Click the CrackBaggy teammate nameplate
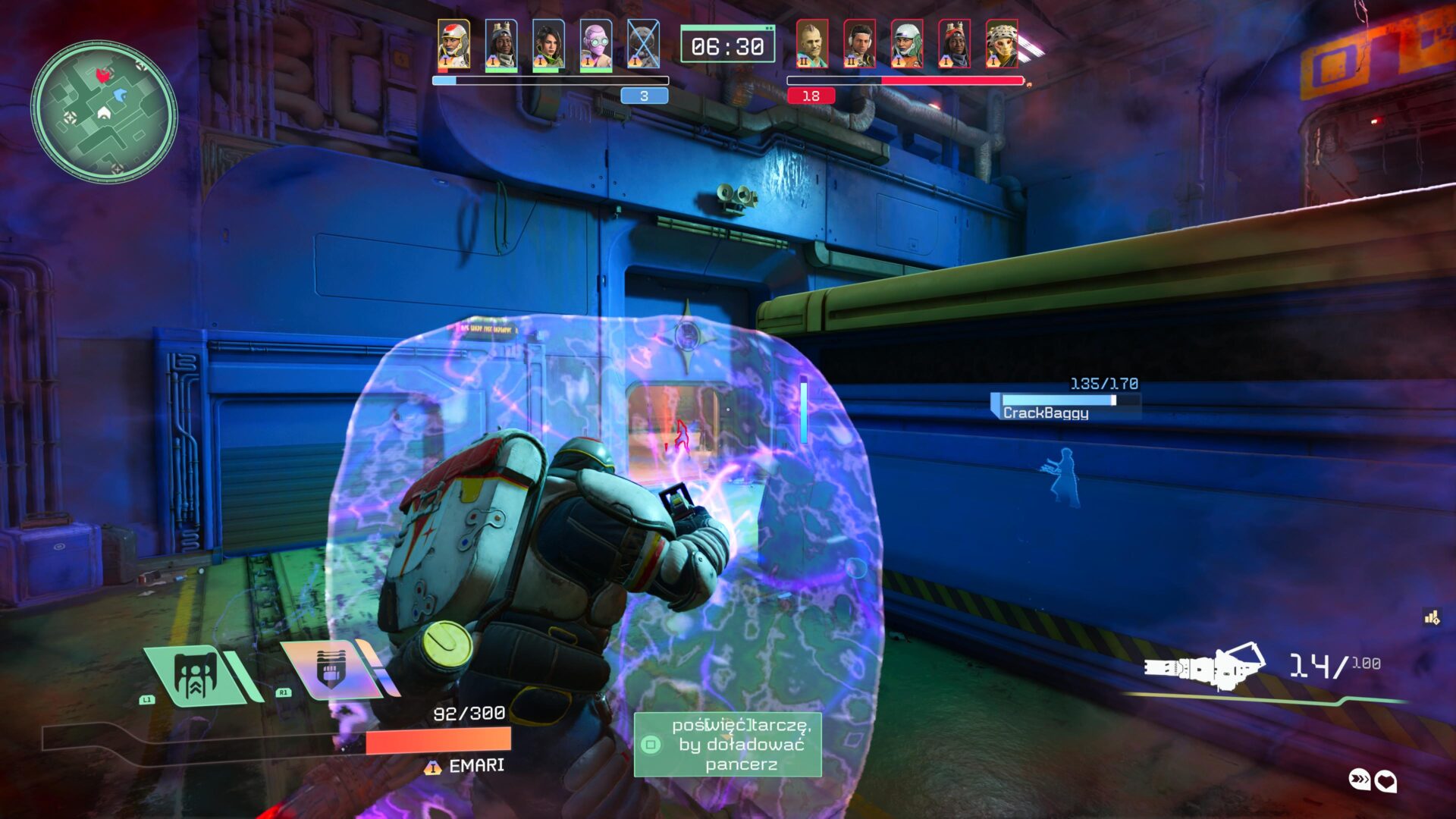This screenshot has height=819, width=1456. tap(1046, 413)
